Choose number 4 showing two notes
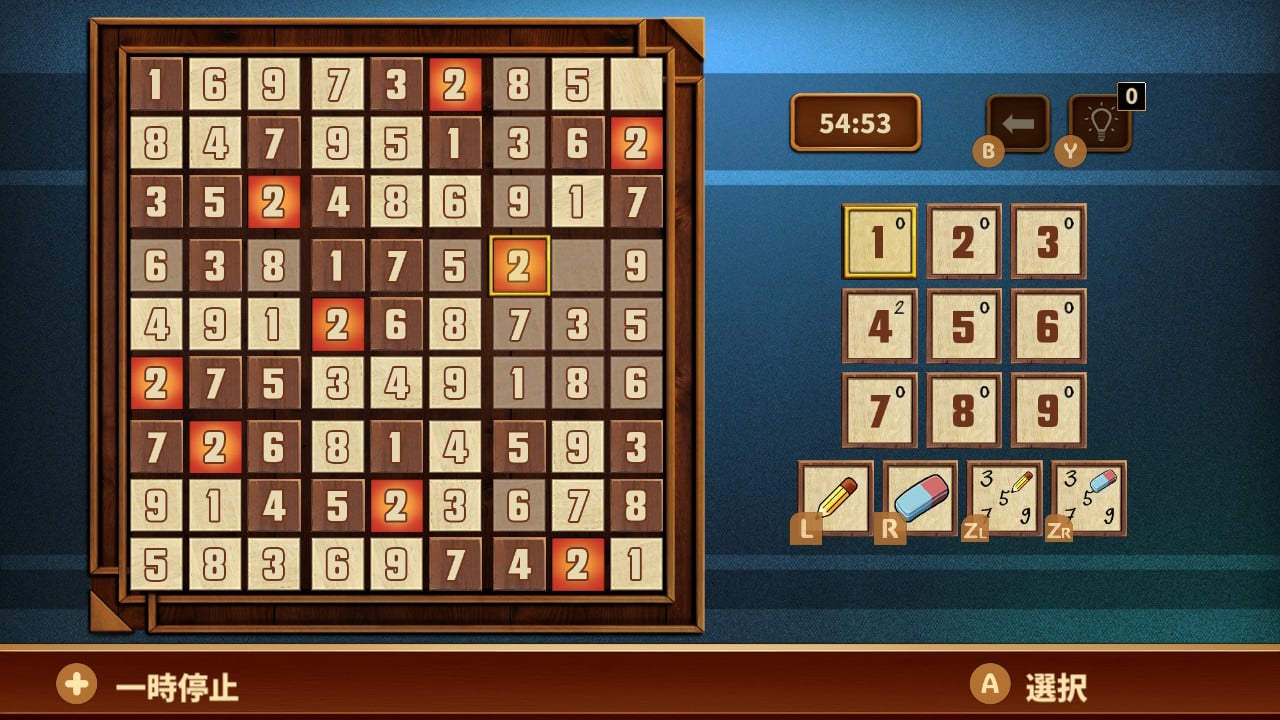1280x720 pixels. tap(878, 323)
